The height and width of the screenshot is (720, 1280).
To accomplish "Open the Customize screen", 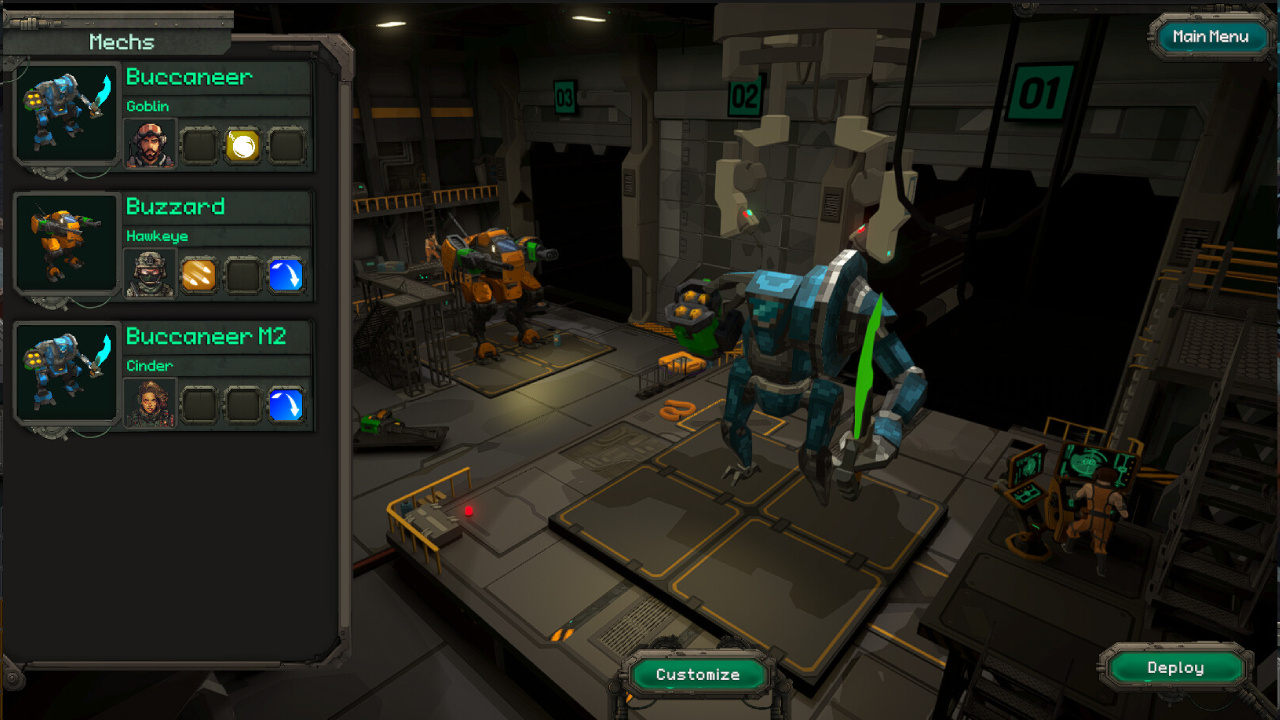I will pos(697,675).
